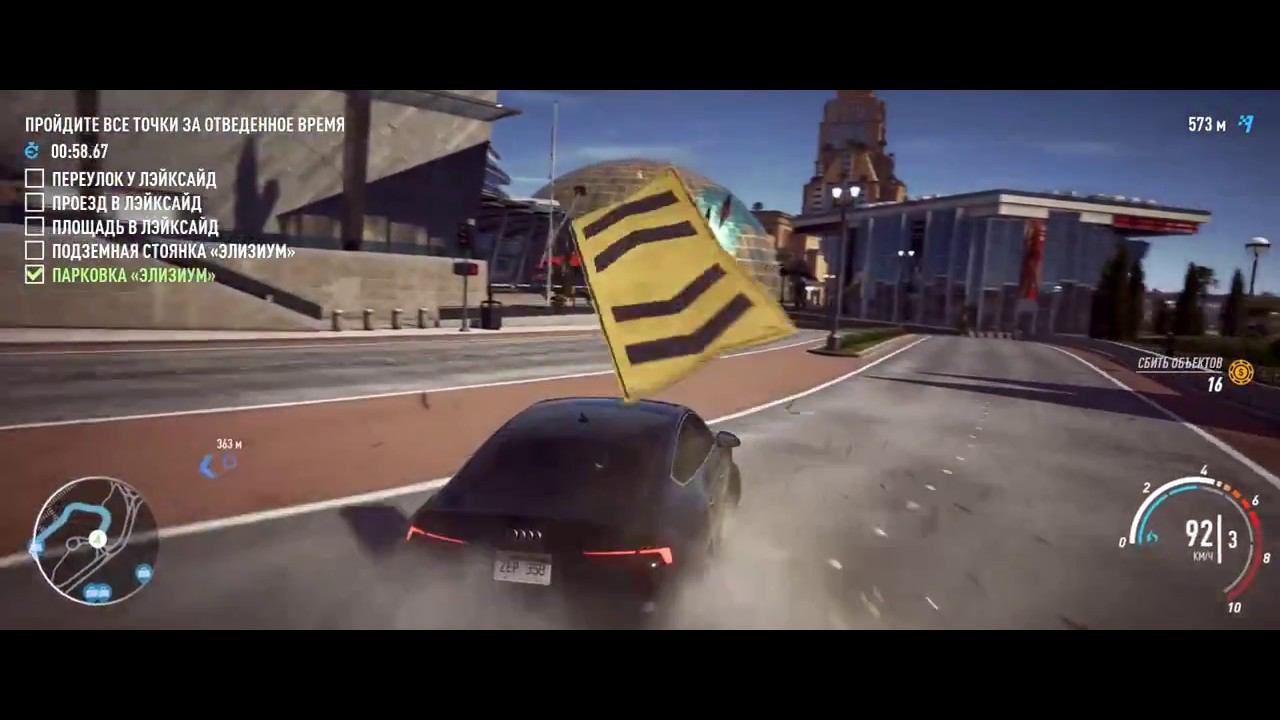Screen dimensions: 1280x720
Task: Click the minimap circle in the corner
Action: (96, 540)
